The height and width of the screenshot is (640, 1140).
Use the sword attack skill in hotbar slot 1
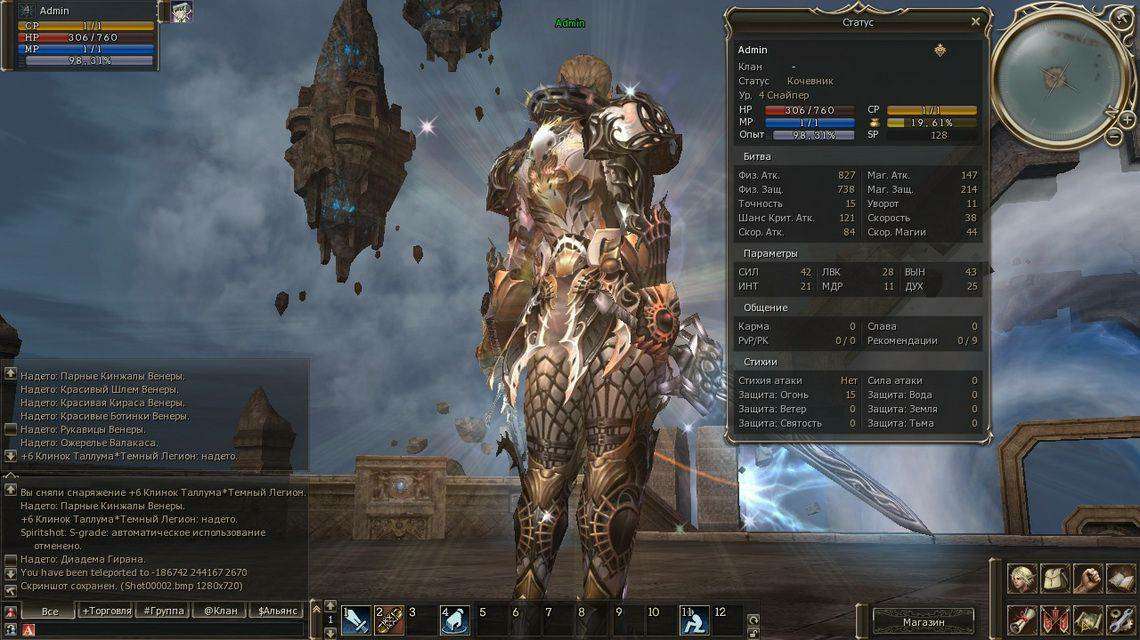(356, 621)
